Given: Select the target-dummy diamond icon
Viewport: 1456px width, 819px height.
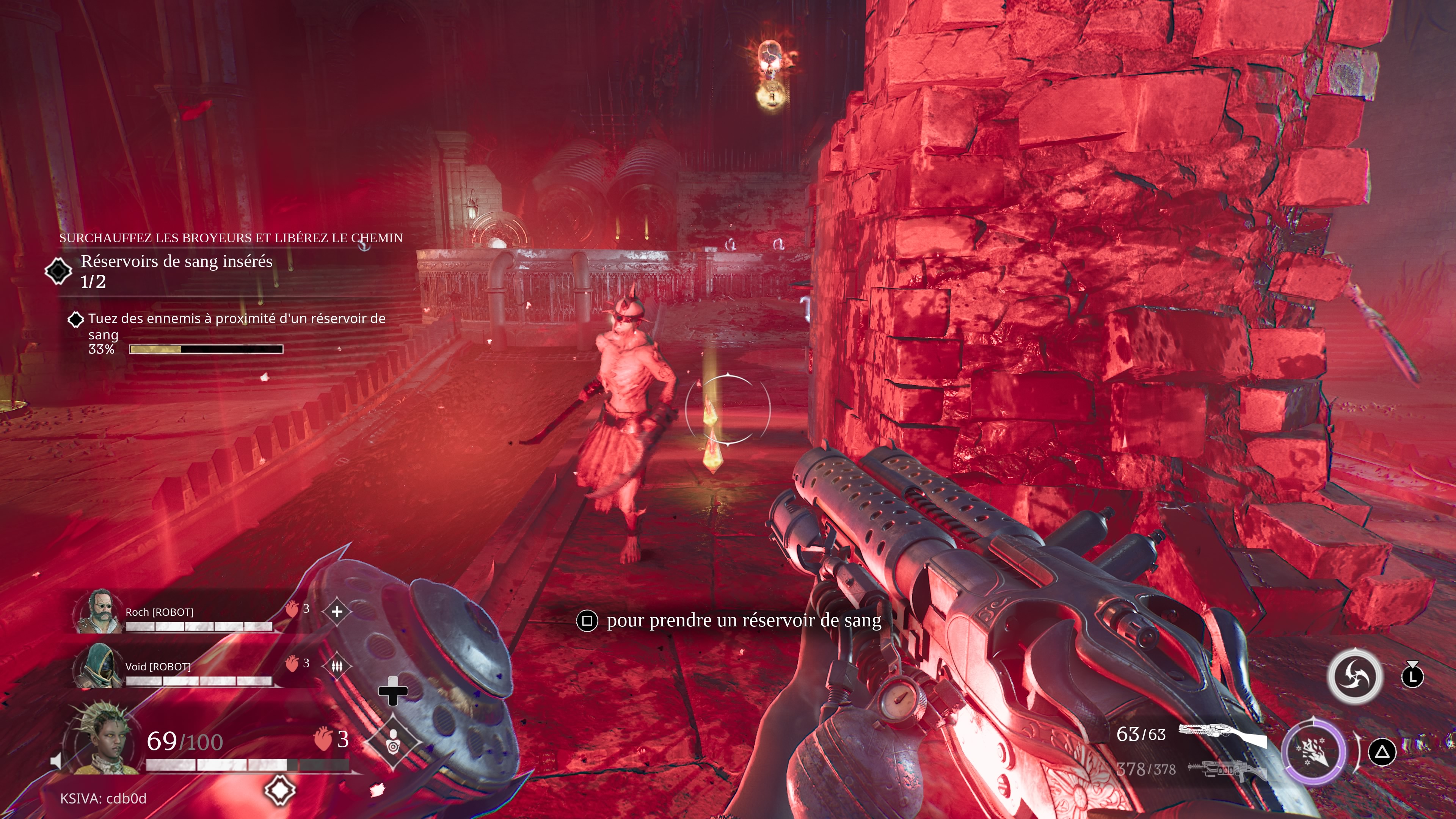Looking at the screenshot, I should 394,742.
